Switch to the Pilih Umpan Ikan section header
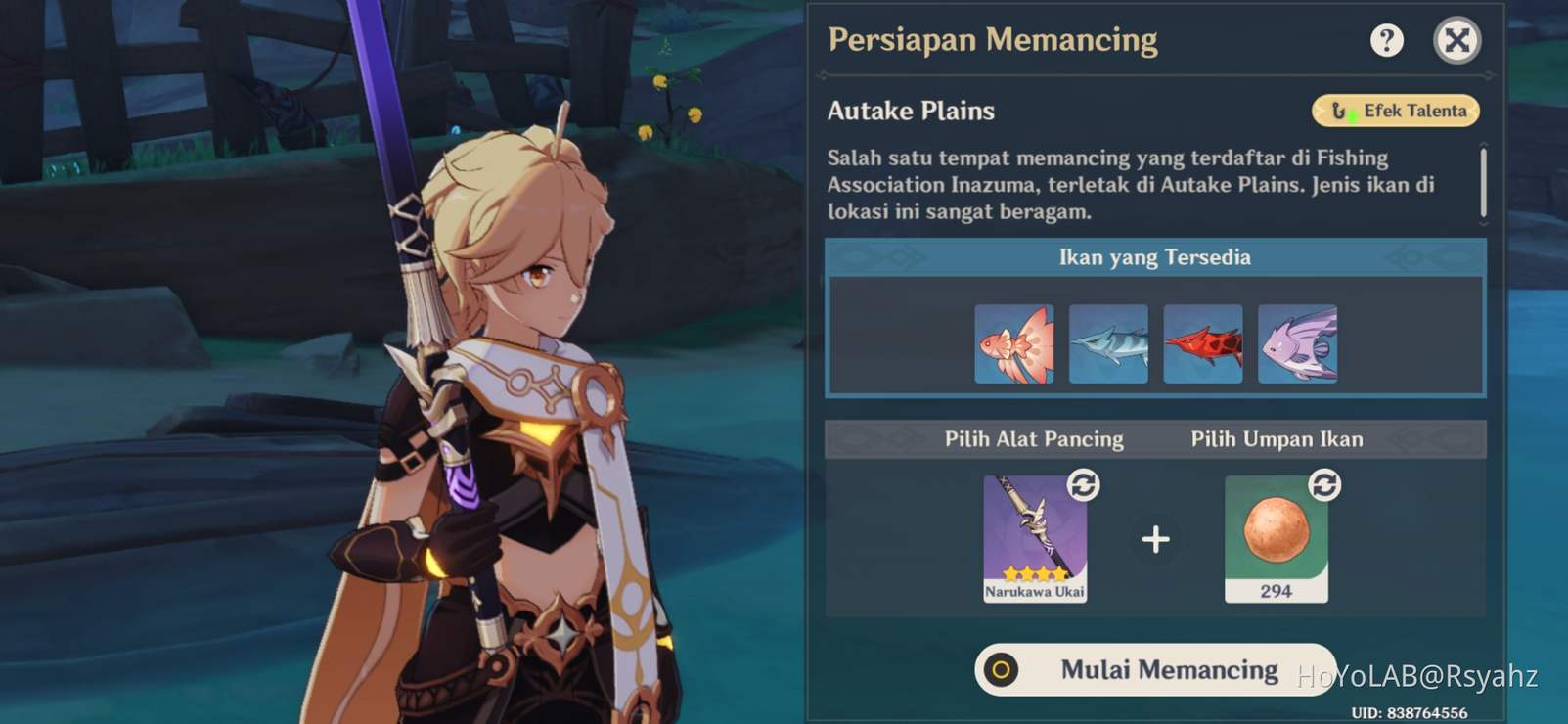Viewport: 1568px width, 724px height. (x=1277, y=439)
